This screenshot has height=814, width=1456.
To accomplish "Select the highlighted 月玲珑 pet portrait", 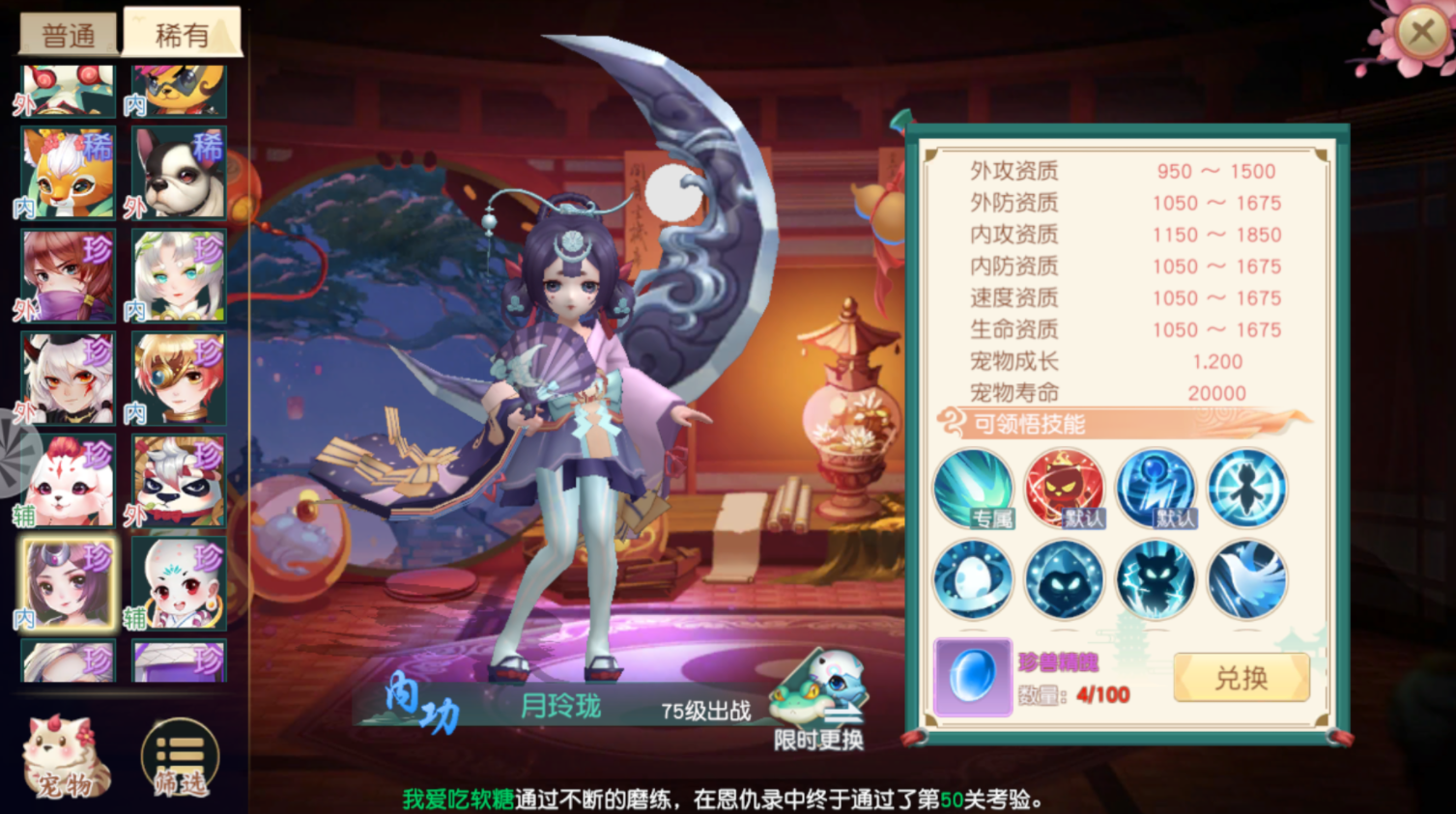I will pyautogui.click(x=66, y=583).
